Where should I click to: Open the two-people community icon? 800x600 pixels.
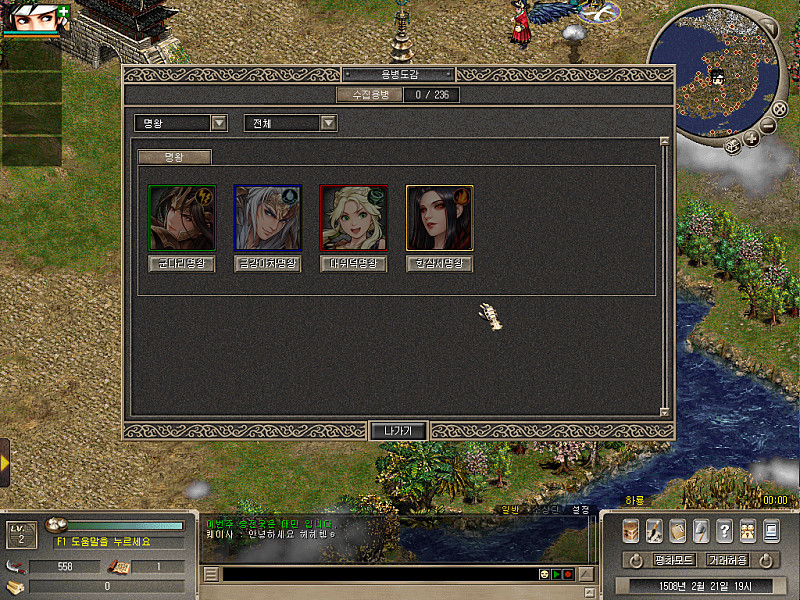tap(747, 530)
